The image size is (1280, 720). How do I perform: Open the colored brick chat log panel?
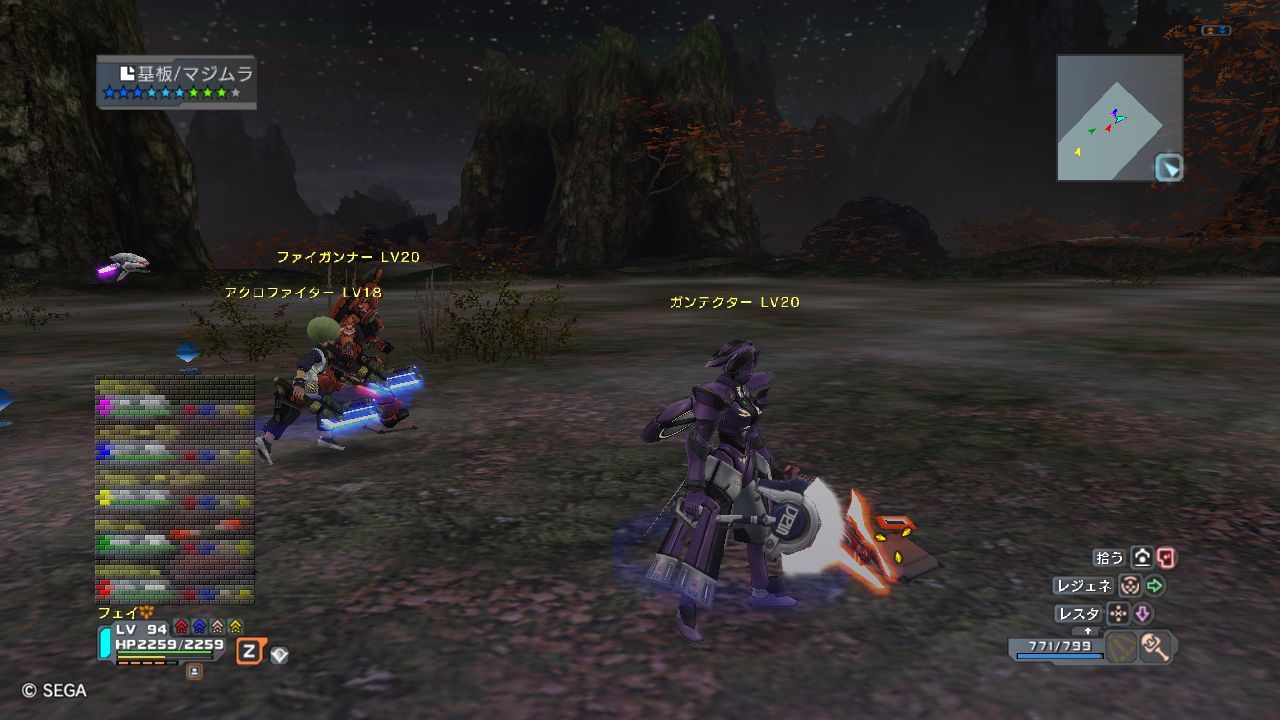174,489
